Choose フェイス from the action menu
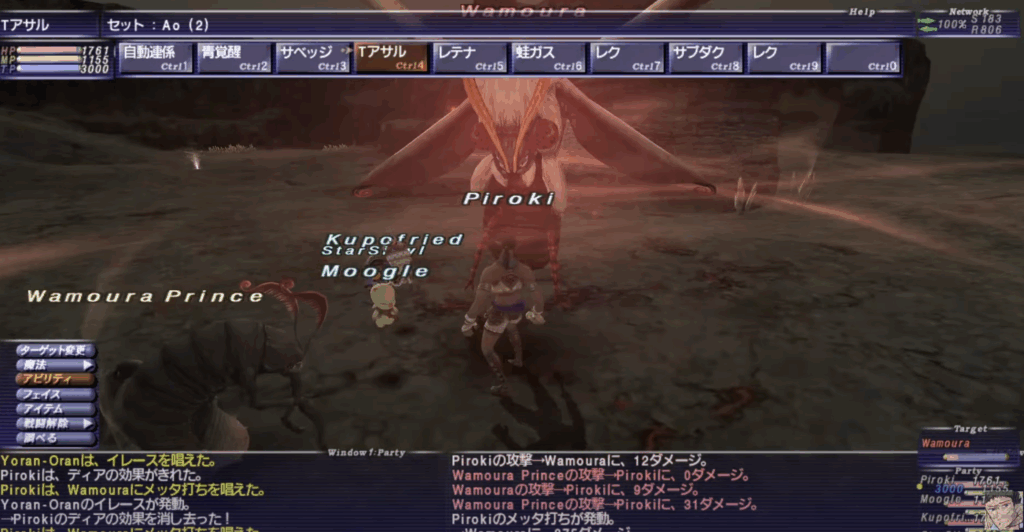This screenshot has height=532, width=1024. [x=56, y=395]
